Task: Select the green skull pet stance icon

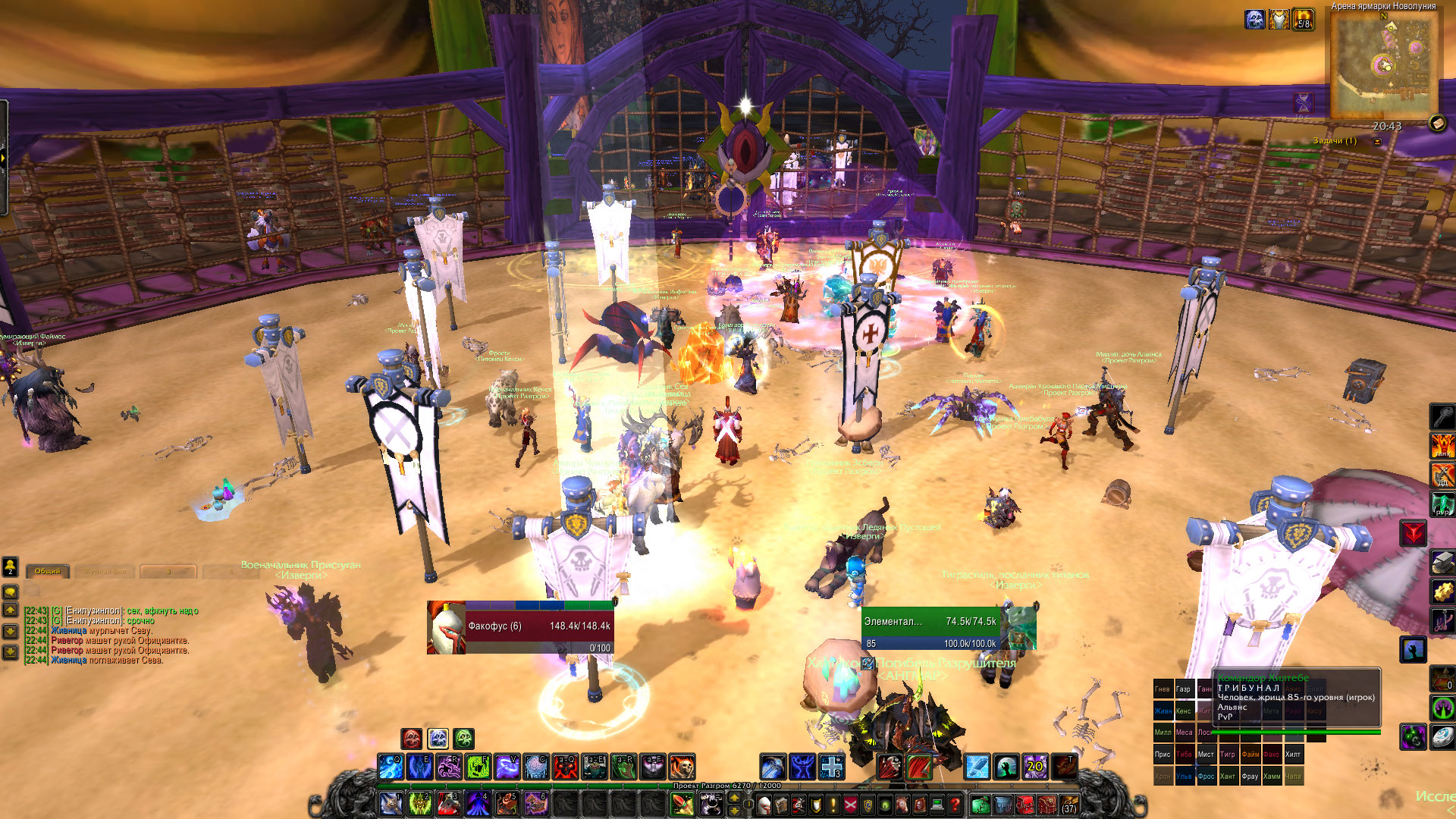Action: pos(463,738)
